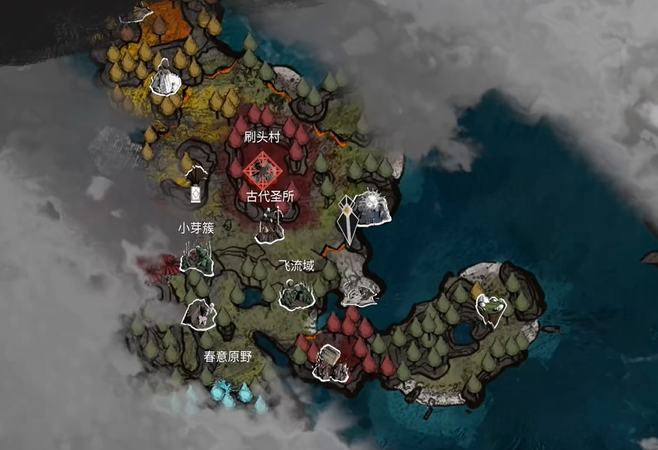Viewport: 658px width, 450px height.
Task: Select the frog marker on the eastern island
Action: (x=490, y=308)
